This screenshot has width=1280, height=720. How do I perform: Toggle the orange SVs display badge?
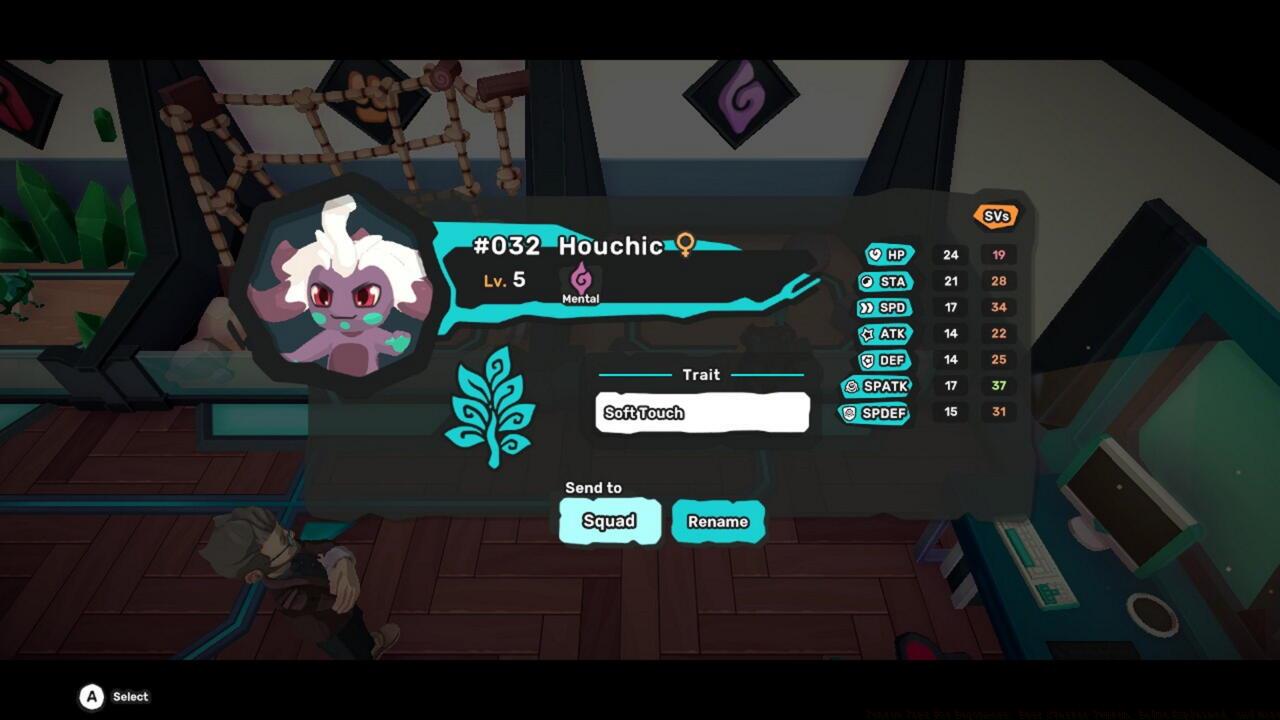(994, 214)
